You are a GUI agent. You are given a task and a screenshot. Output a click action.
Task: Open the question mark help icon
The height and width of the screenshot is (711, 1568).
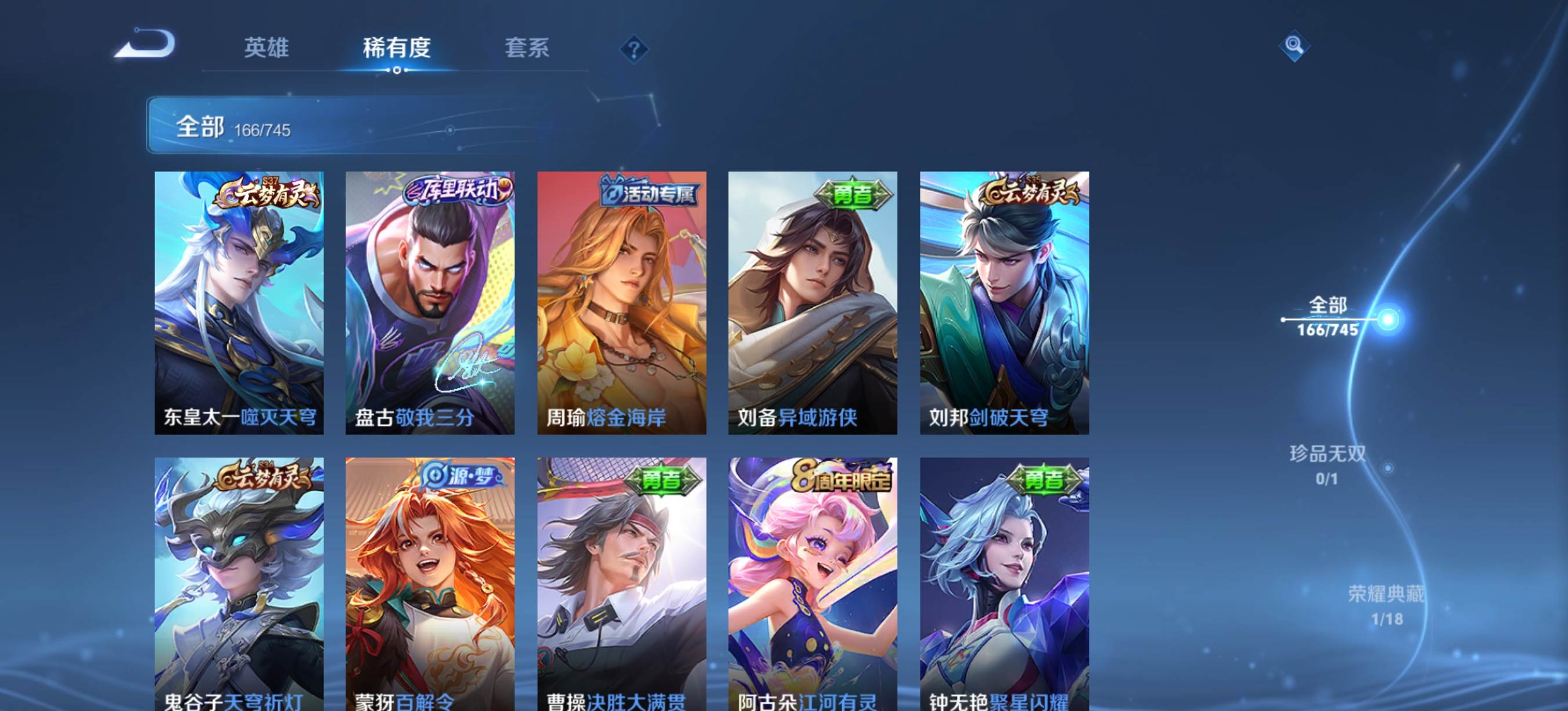(x=634, y=49)
